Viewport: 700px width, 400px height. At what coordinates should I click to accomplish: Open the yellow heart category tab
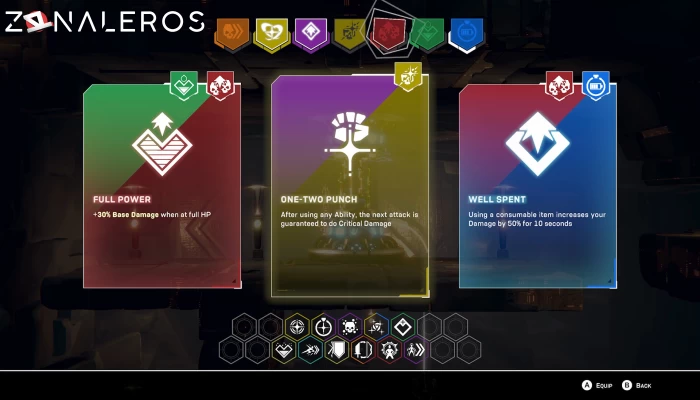coord(270,34)
